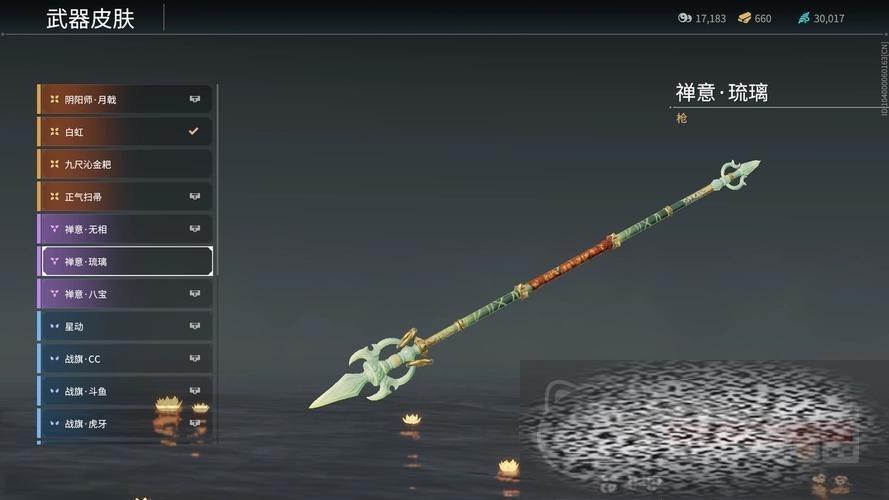The height and width of the screenshot is (500, 889).
Task: Pick the 战旗·CC weapon skin
Action: click(125, 359)
